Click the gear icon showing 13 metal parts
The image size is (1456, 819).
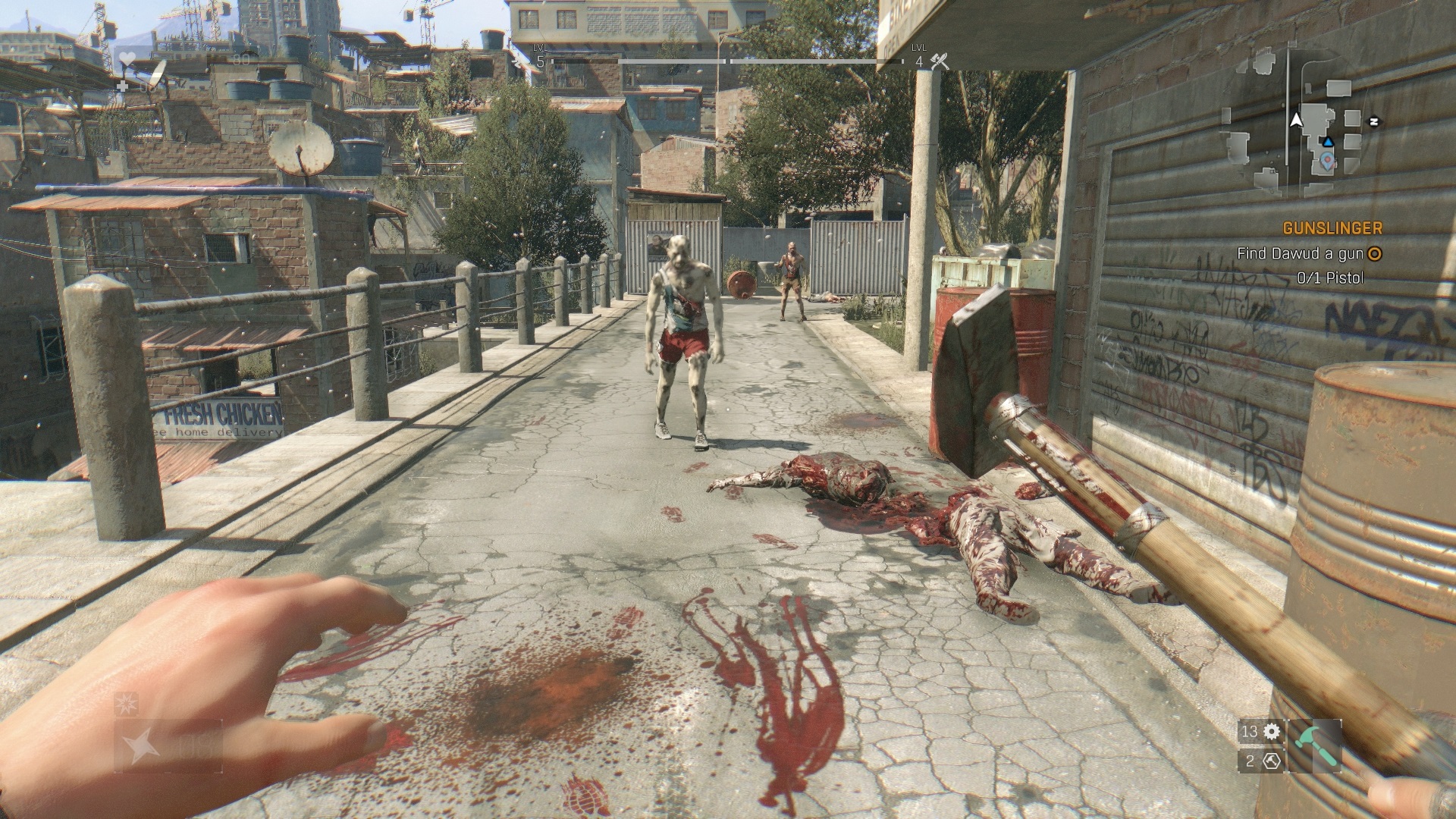(x=1270, y=732)
